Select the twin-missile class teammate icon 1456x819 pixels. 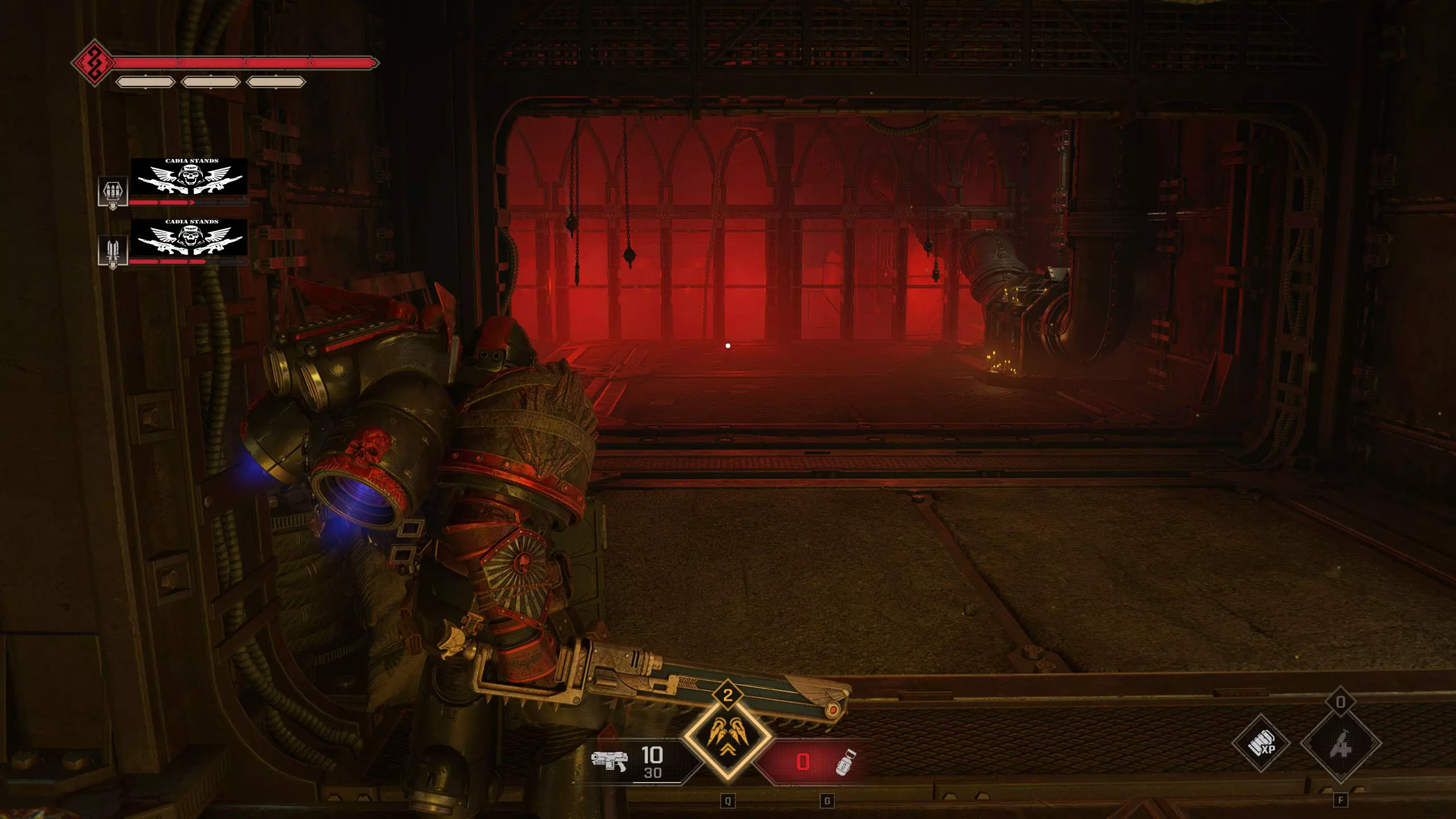pyautogui.click(x=112, y=251)
